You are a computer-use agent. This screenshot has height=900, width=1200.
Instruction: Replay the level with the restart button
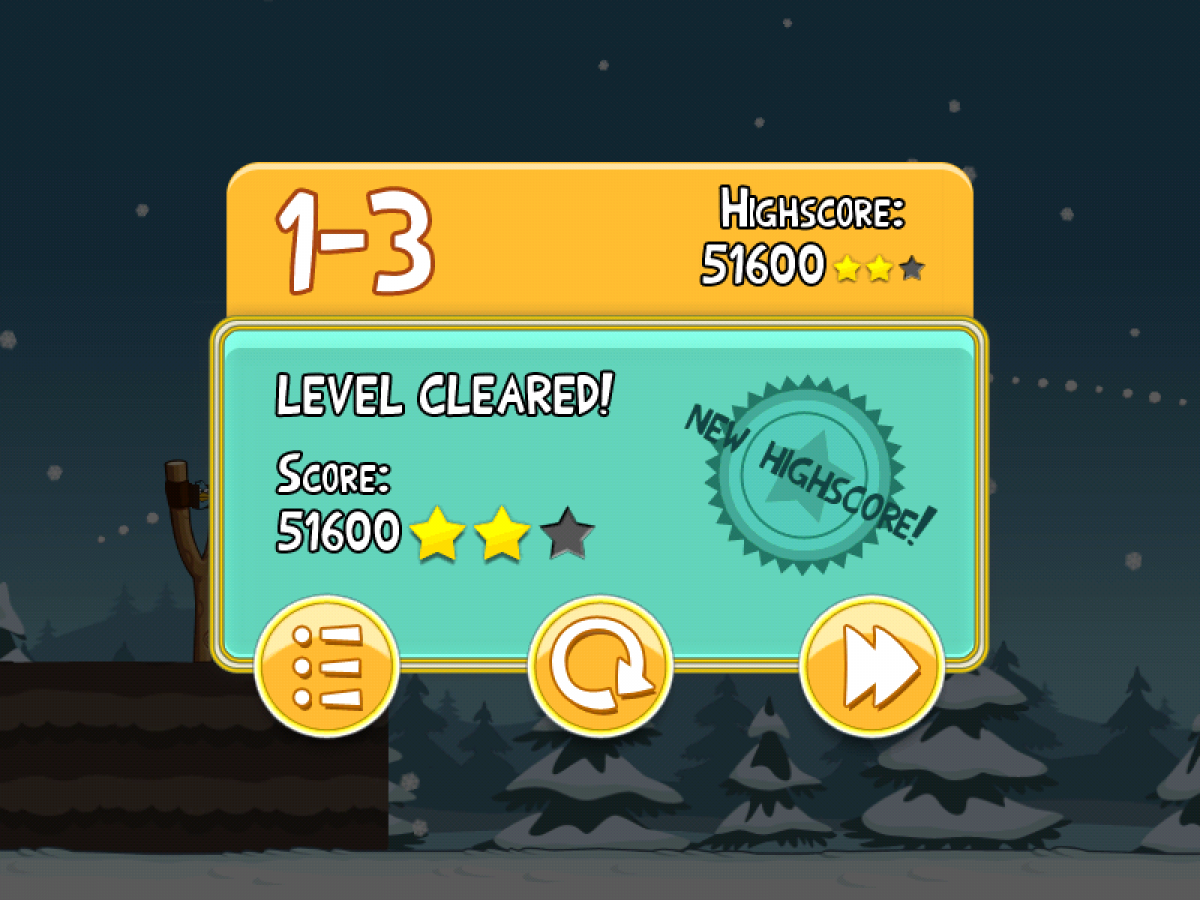coord(600,666)
